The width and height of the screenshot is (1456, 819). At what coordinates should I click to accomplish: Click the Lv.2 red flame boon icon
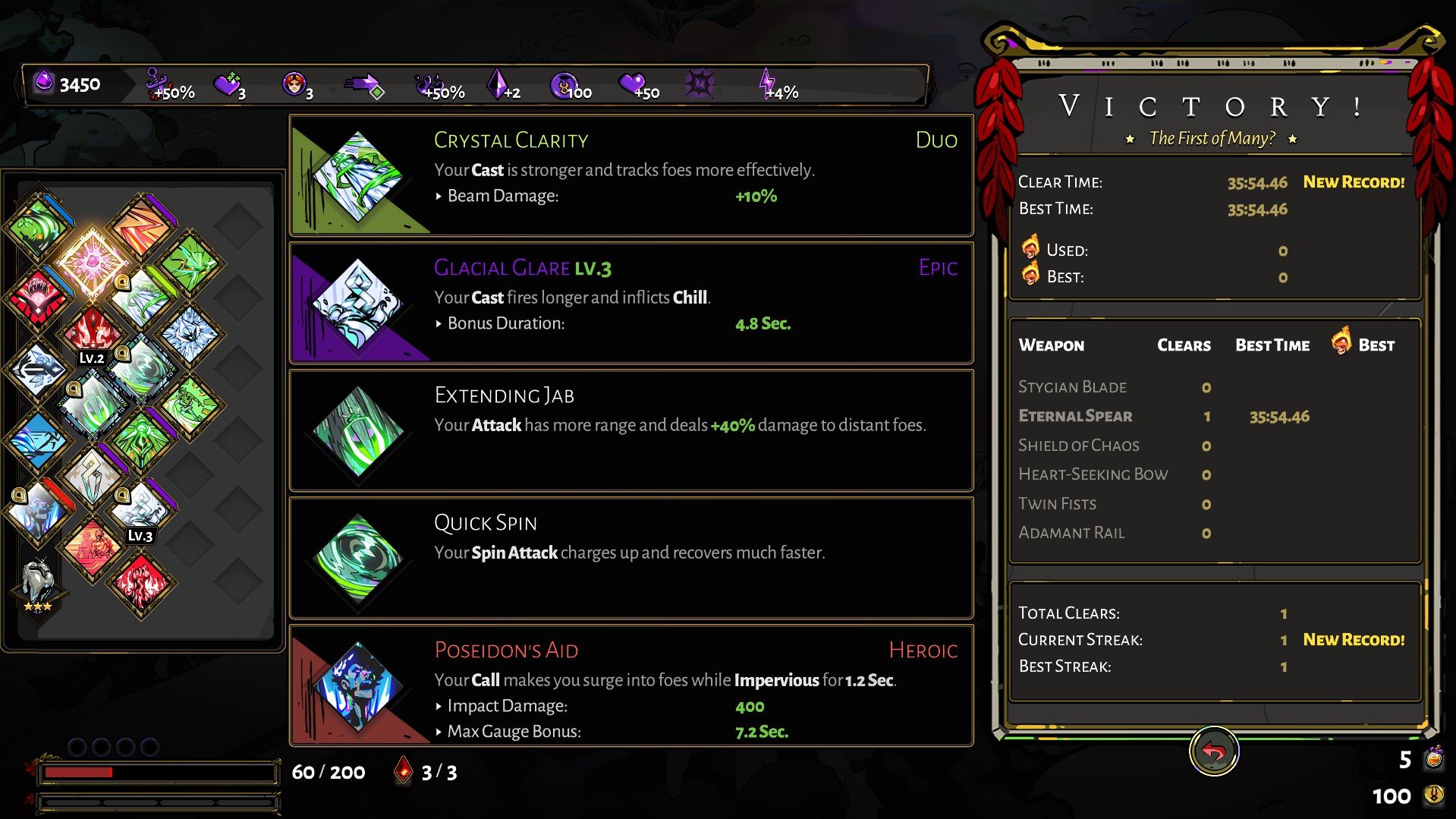(x=92, y=334)
